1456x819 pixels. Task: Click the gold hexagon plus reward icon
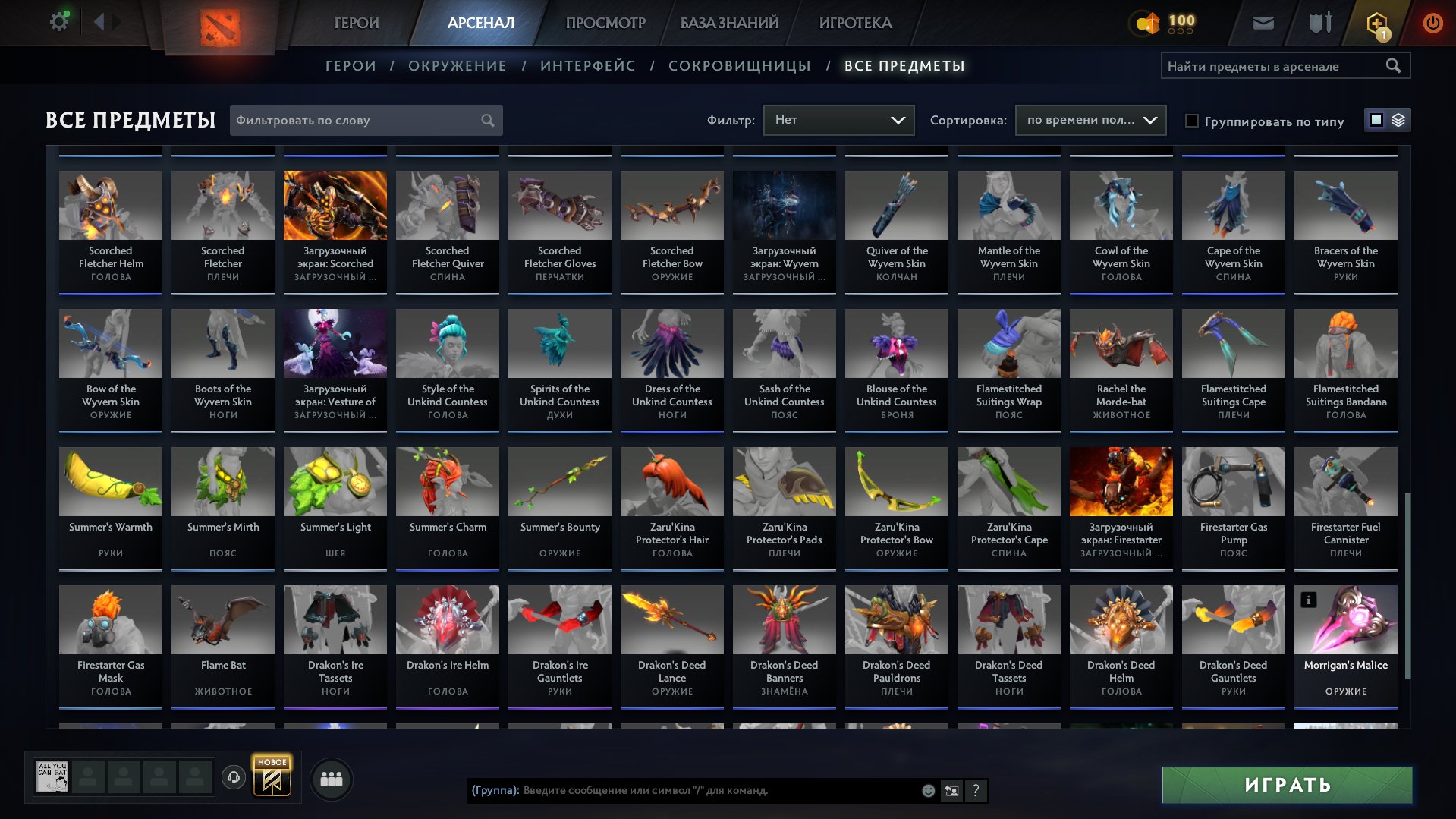point(1377,22)
